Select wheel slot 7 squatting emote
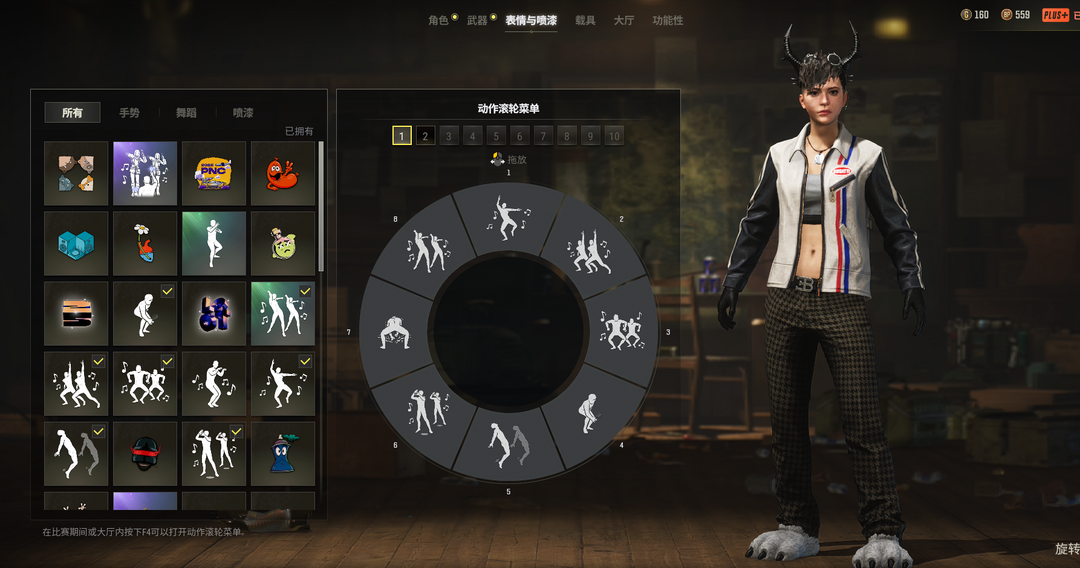The width and height of the screenshot is (1080, 568). [393, 332]
